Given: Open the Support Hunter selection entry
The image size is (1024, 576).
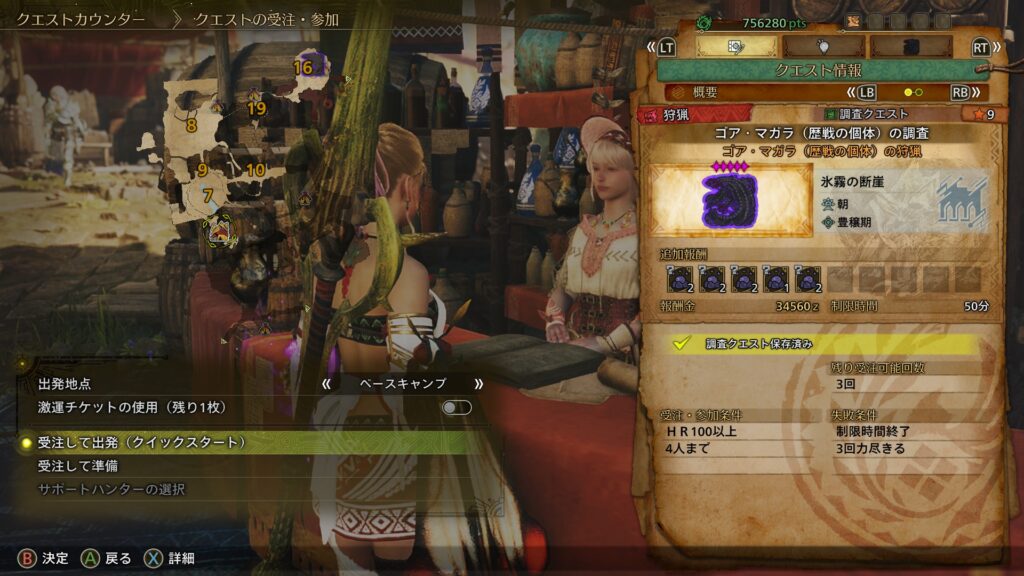Looking at the screenshot, I should coord(111,490).
